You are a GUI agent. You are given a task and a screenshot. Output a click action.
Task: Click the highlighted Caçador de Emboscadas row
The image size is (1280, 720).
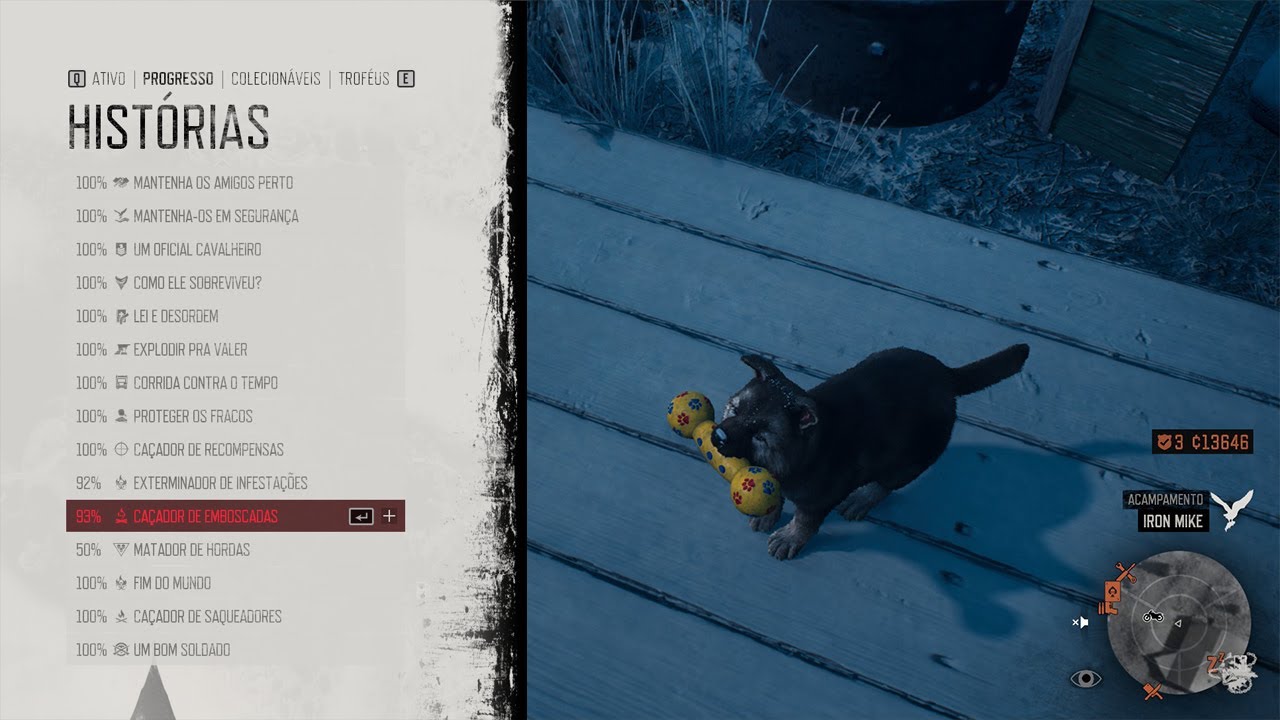(205, 516)
